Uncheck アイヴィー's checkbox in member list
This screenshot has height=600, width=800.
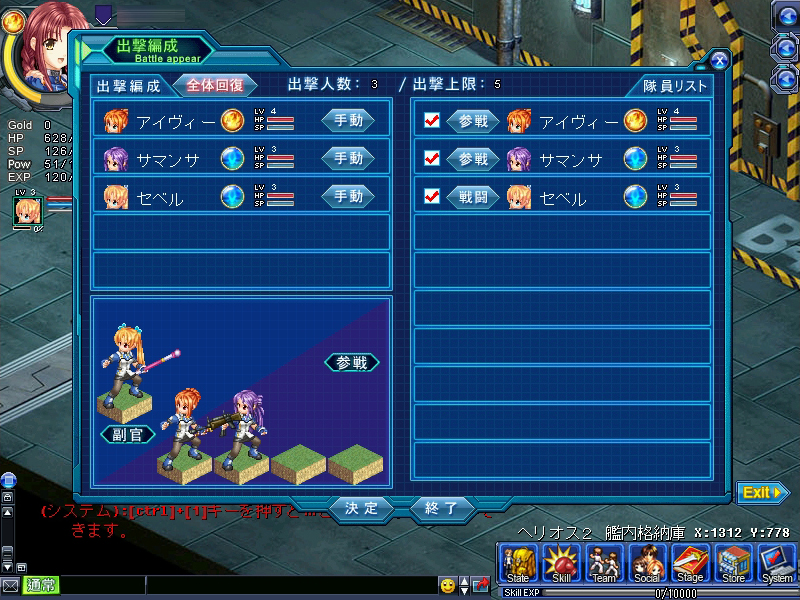(x=432, y=121)
